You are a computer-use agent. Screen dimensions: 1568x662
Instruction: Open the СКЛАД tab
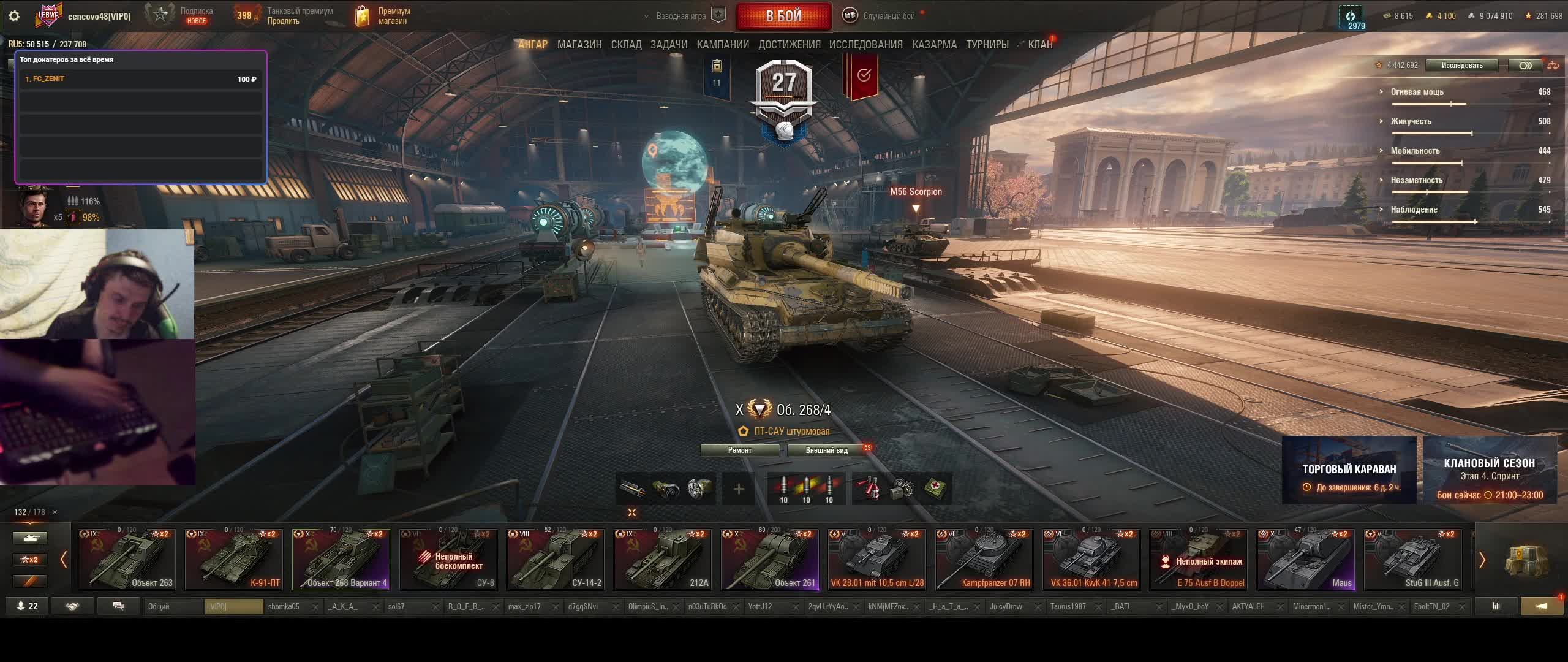(x=626, y=45)
